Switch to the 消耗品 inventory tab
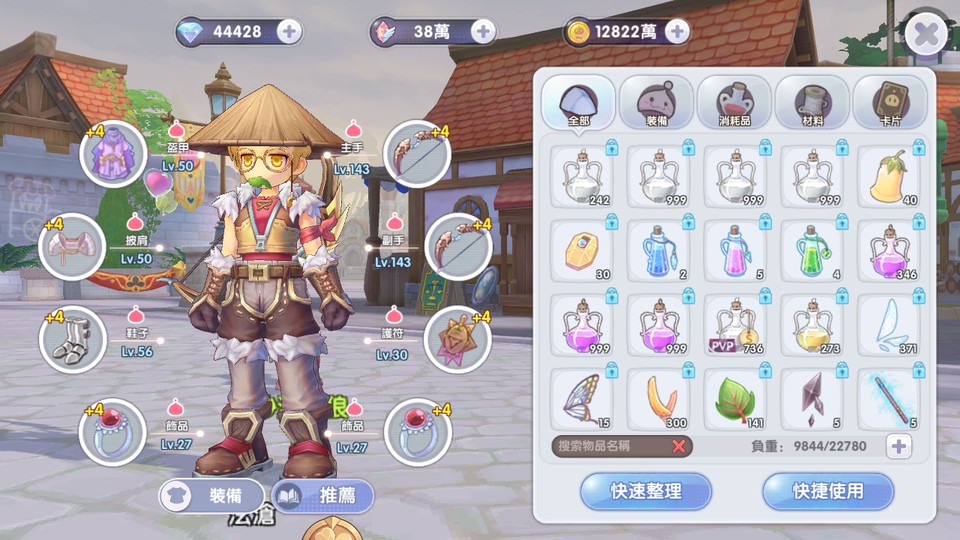 (x=734, y=102)
